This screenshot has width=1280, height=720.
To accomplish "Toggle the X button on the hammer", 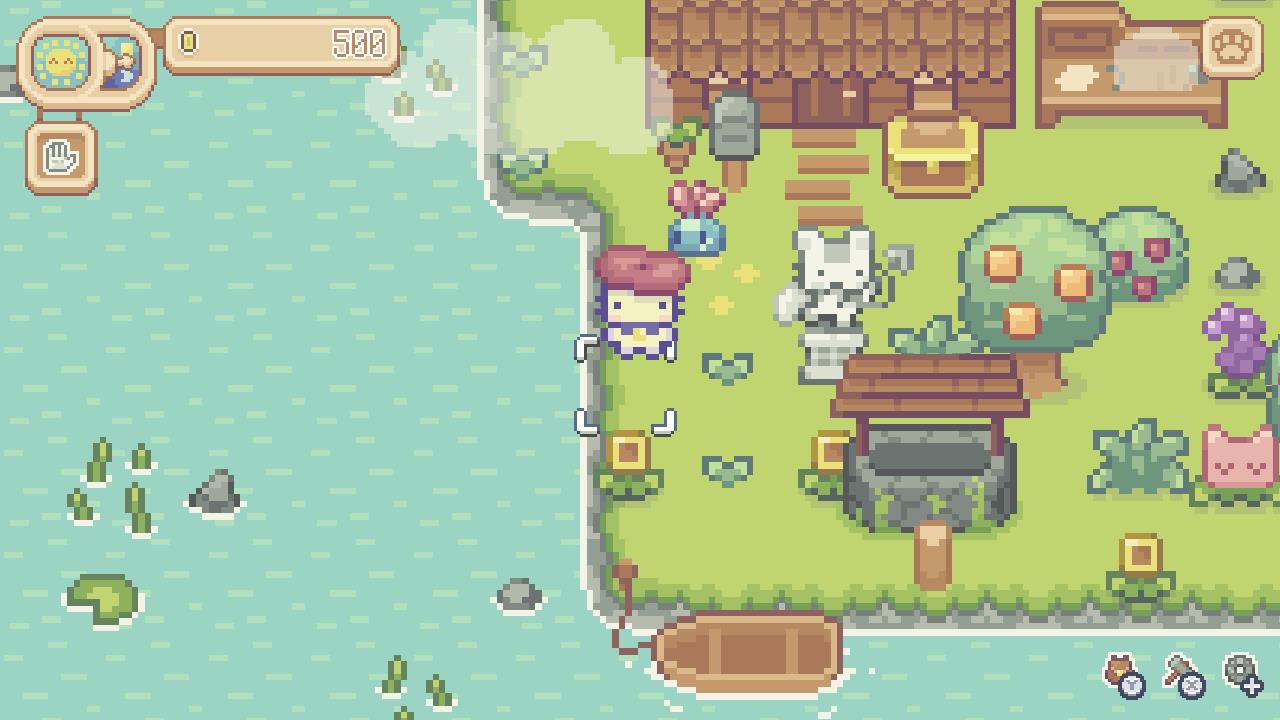I will pyautogui.click(x=1191, y=686).
